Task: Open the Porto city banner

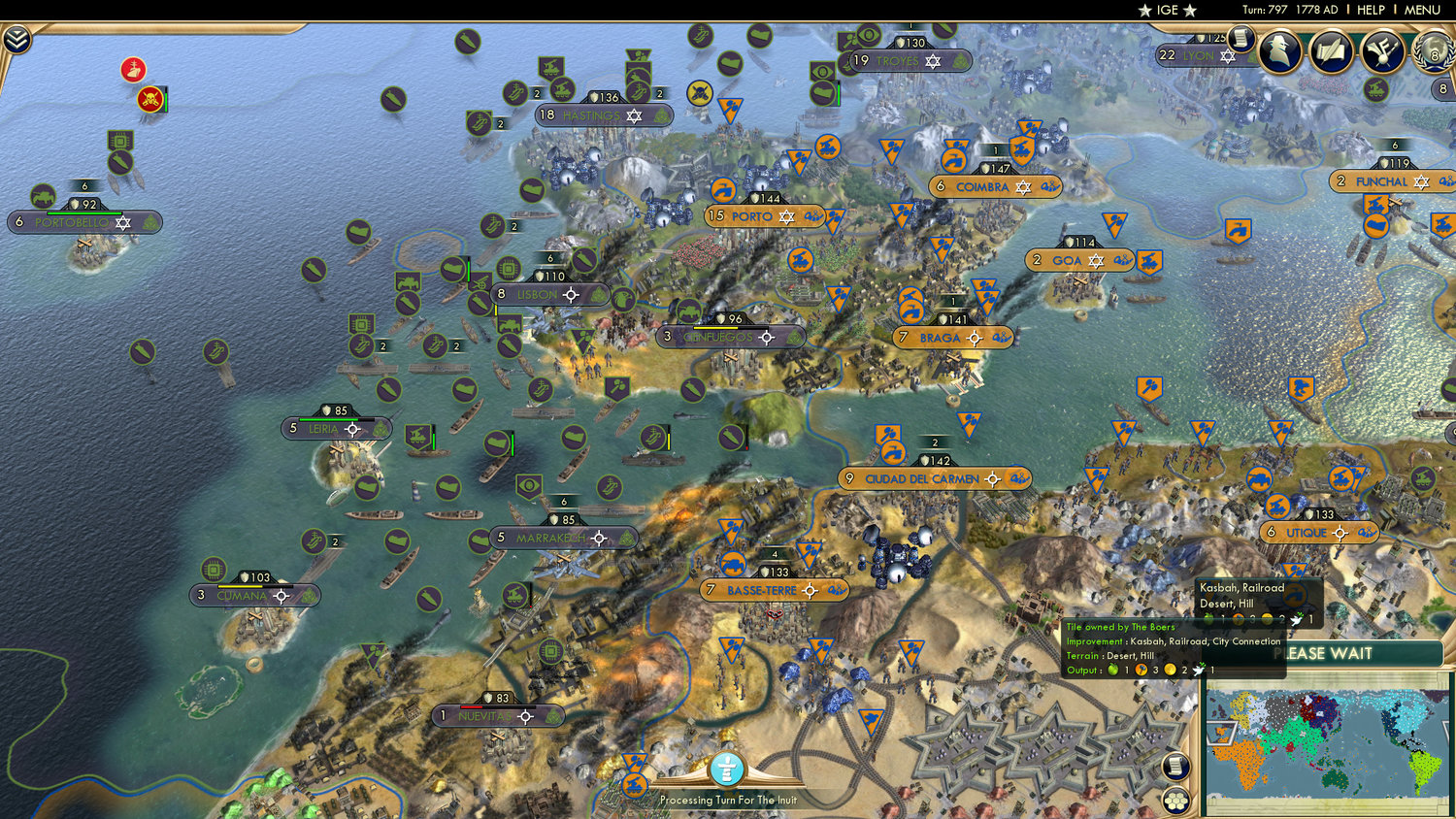Action: [763, 216]
